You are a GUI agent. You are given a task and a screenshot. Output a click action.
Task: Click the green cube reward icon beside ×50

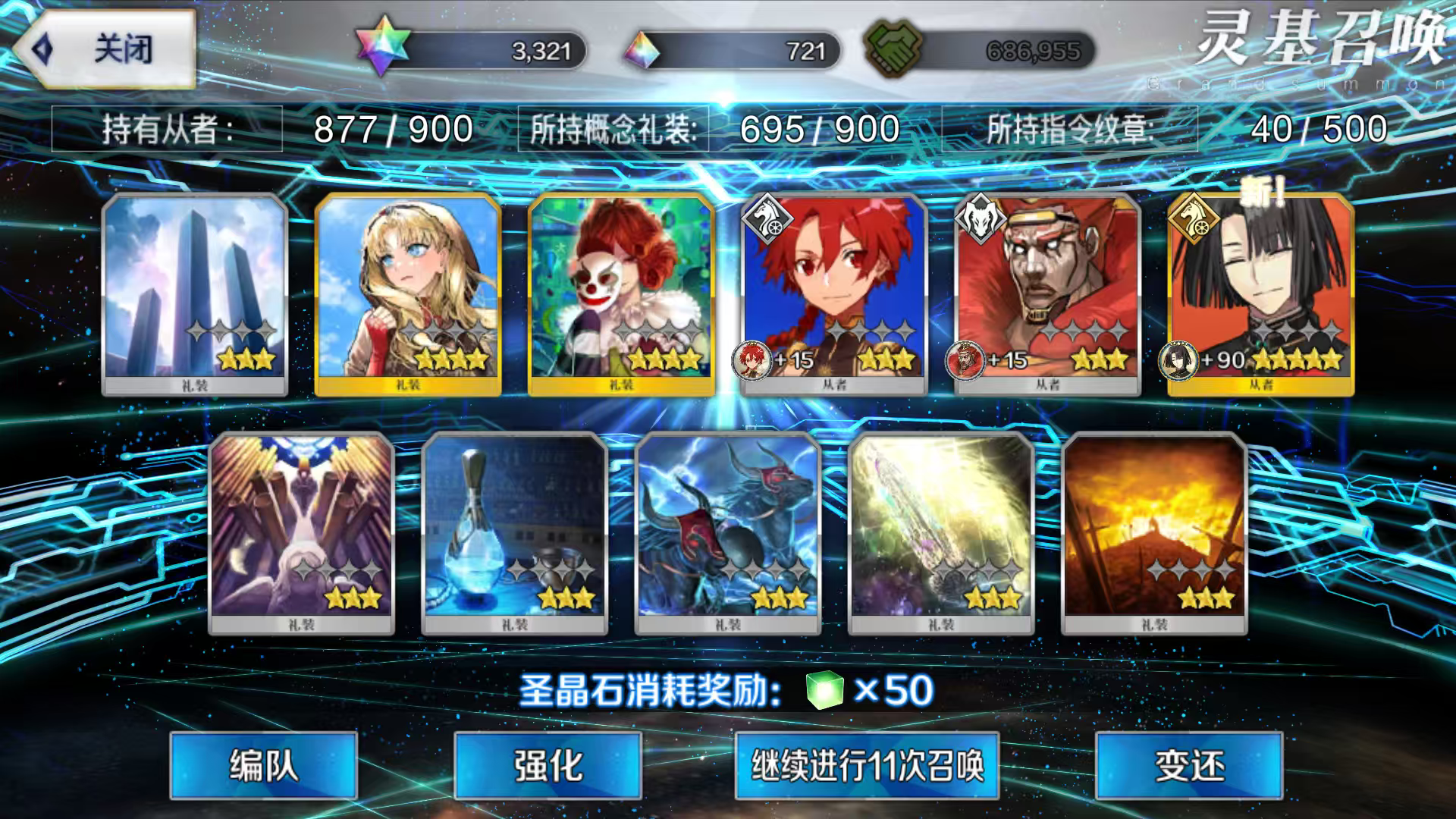[824, 690]
